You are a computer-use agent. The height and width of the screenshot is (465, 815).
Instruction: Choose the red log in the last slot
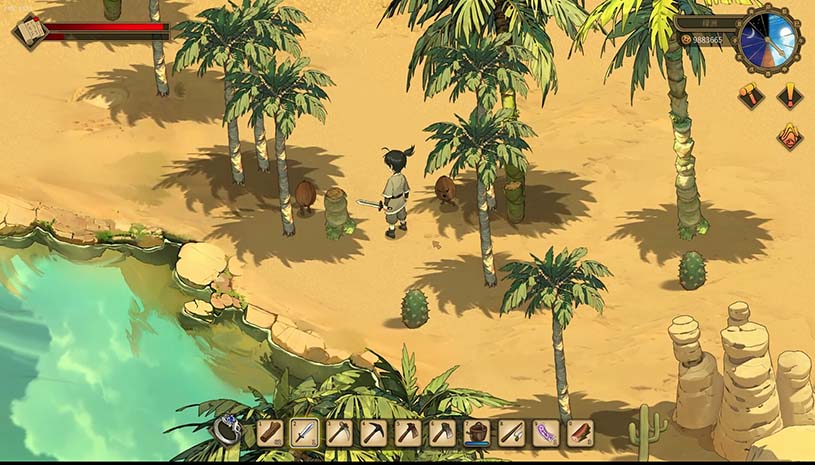point(580,433)
